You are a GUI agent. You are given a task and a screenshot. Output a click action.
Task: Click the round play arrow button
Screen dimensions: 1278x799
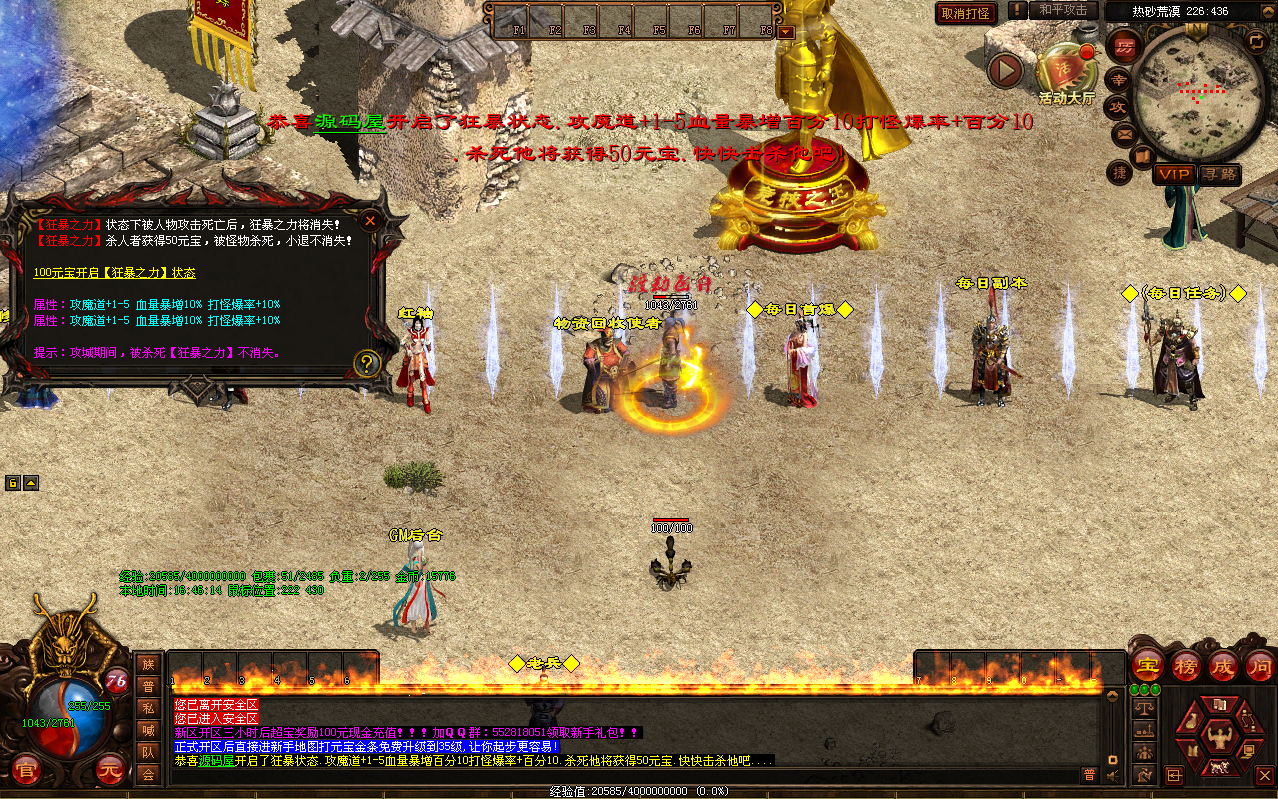[1005, 70]
